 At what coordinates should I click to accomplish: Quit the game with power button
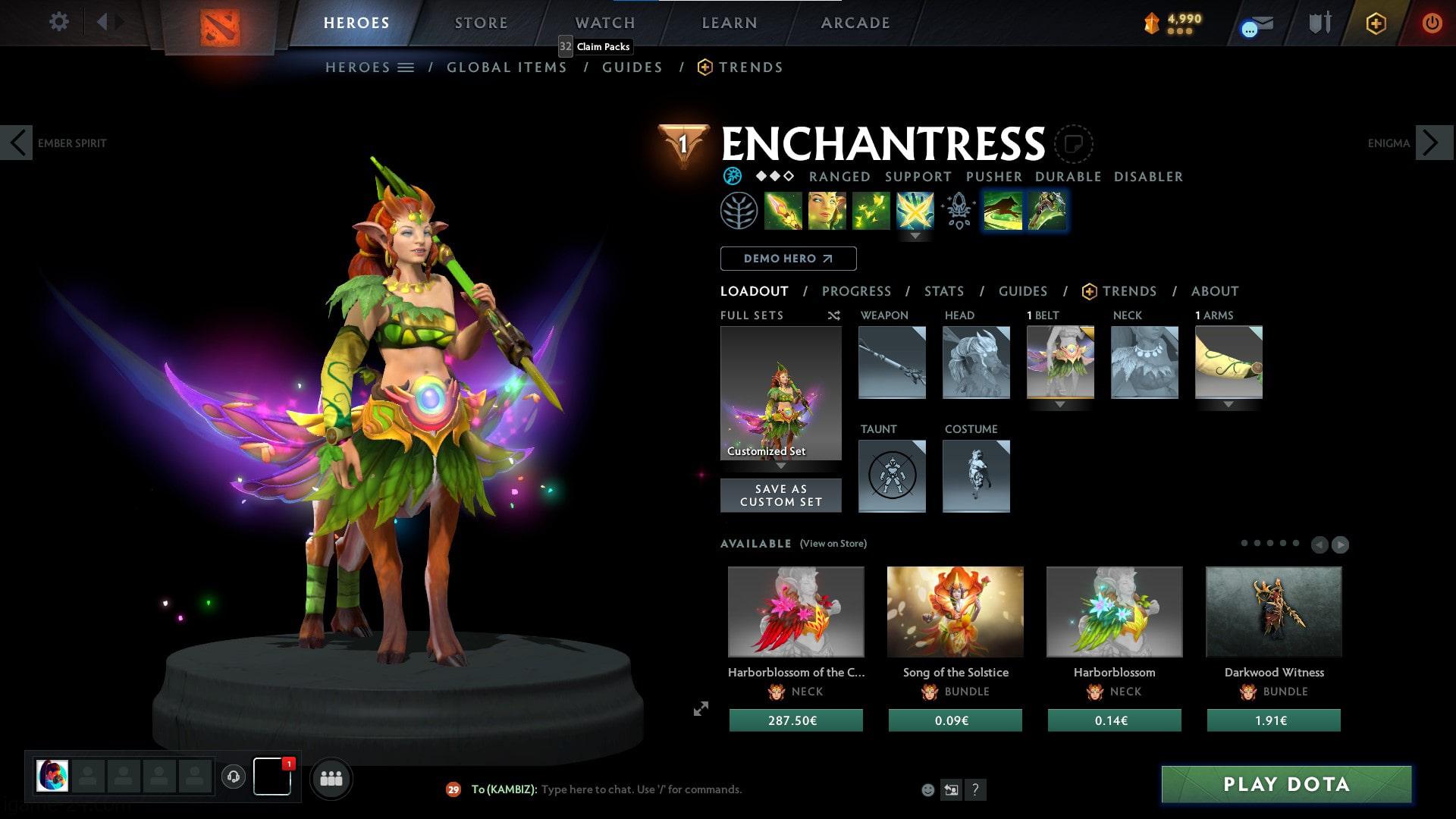1432,23
